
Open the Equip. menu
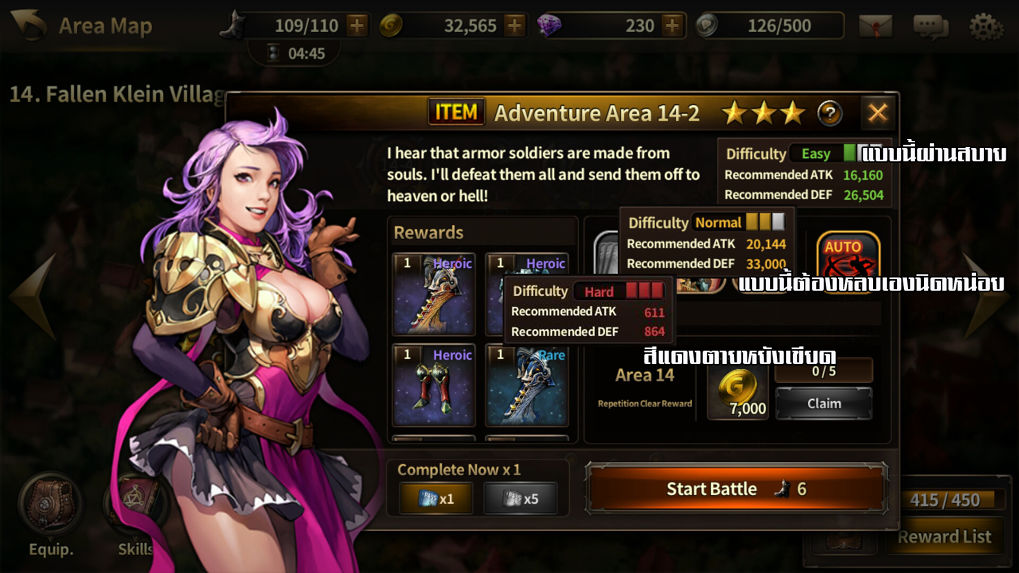coord(49,510)
